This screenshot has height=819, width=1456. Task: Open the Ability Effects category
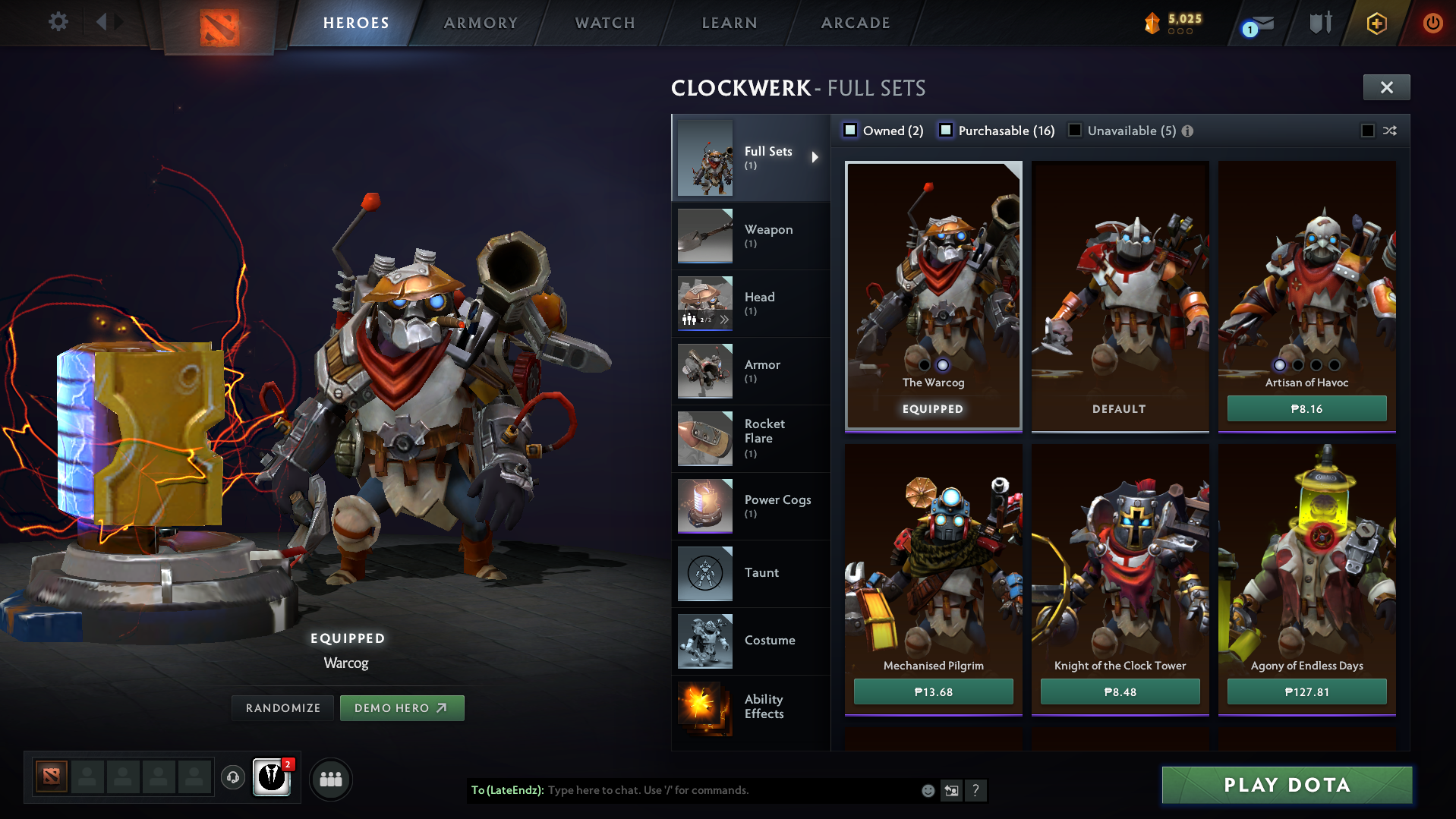click(750, 707)
